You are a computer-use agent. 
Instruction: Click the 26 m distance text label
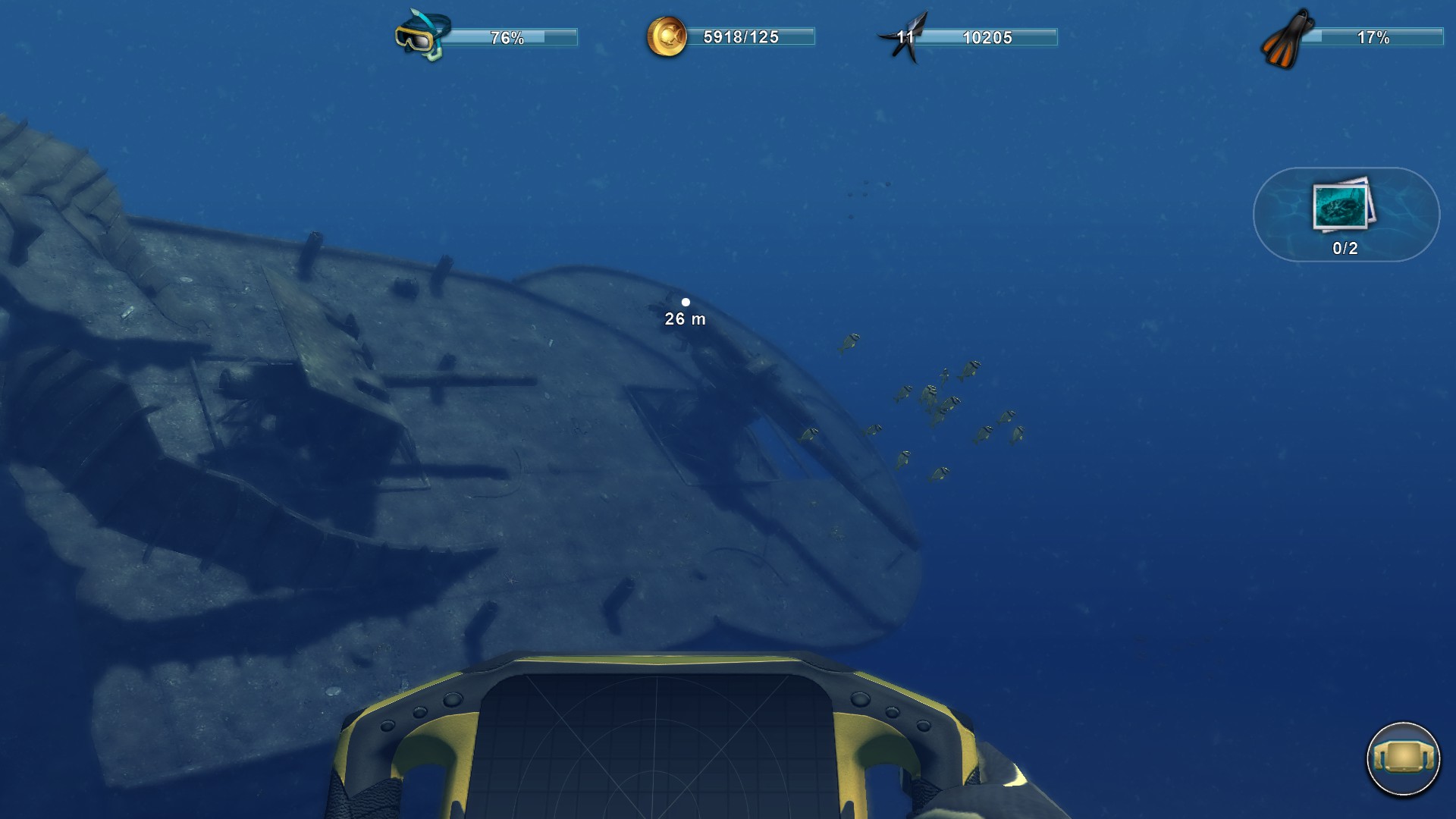683,320
